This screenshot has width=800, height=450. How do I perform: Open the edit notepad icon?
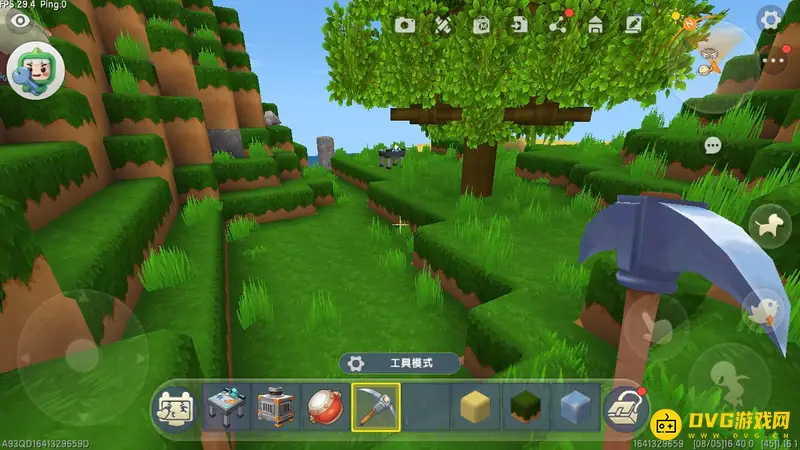tap(632, 25)
